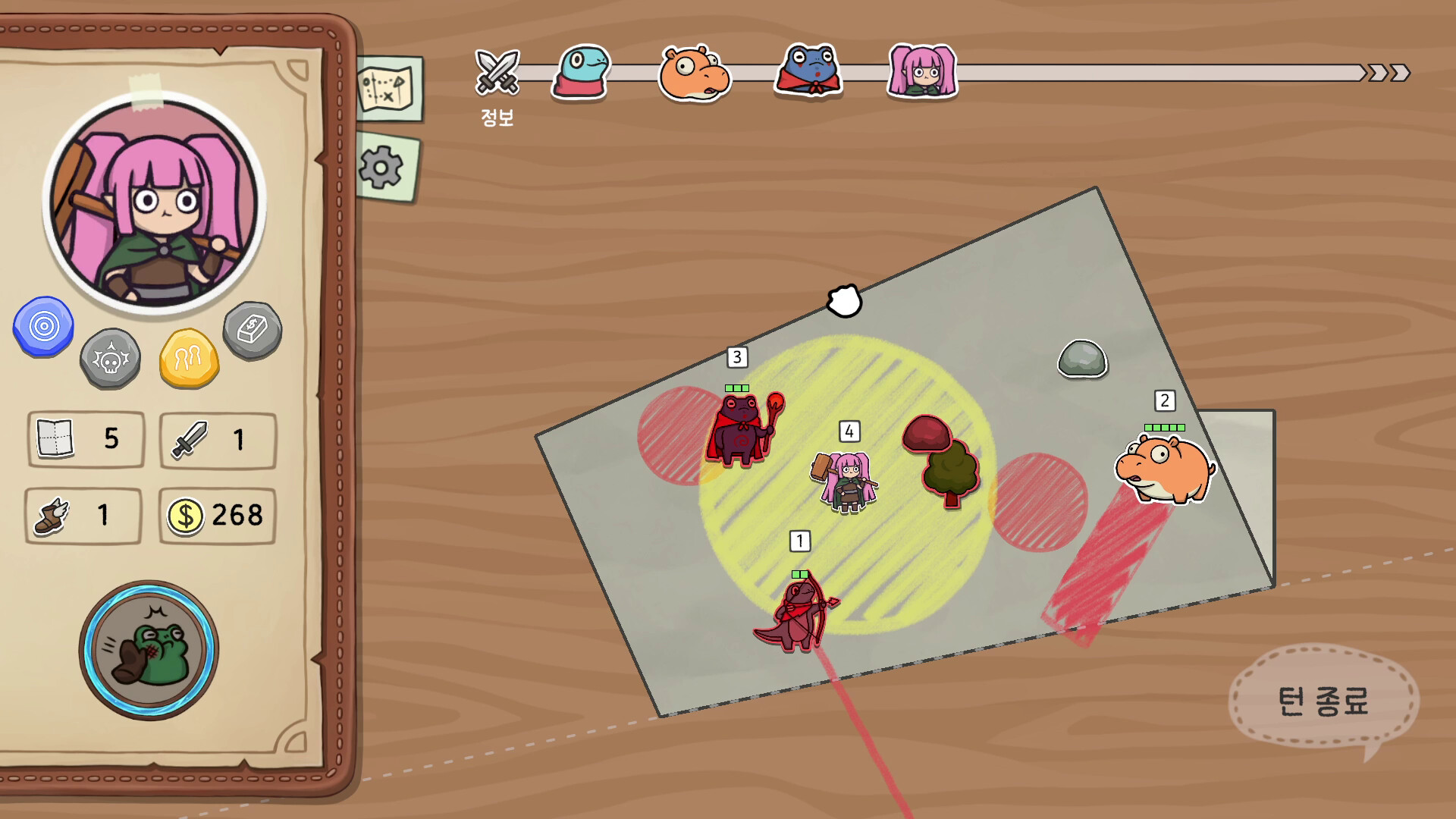The image size is (1456, 819).
Task: Open the battle map tab behind the panel
Action: click(x=388, y=87)
